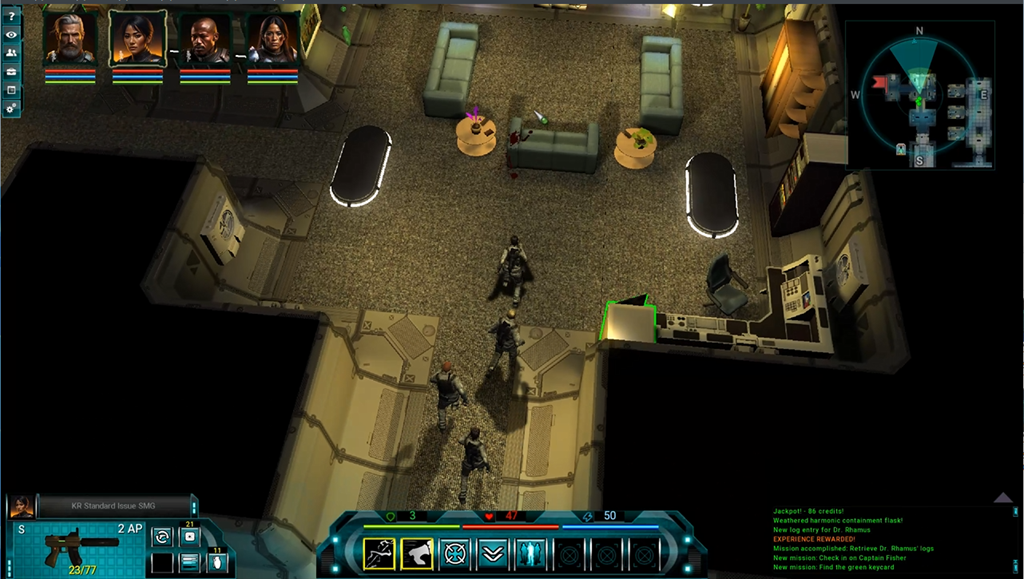Open the squad roster icon
1024x579 pixels.
click(x=11, y=53)
